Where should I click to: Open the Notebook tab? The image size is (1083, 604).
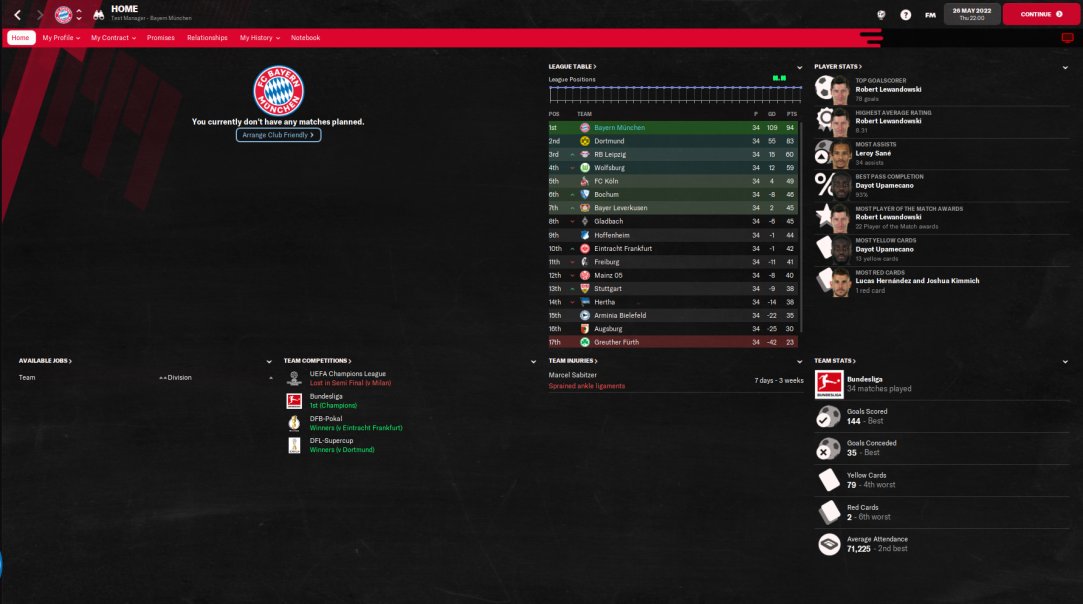click(305, 38)
